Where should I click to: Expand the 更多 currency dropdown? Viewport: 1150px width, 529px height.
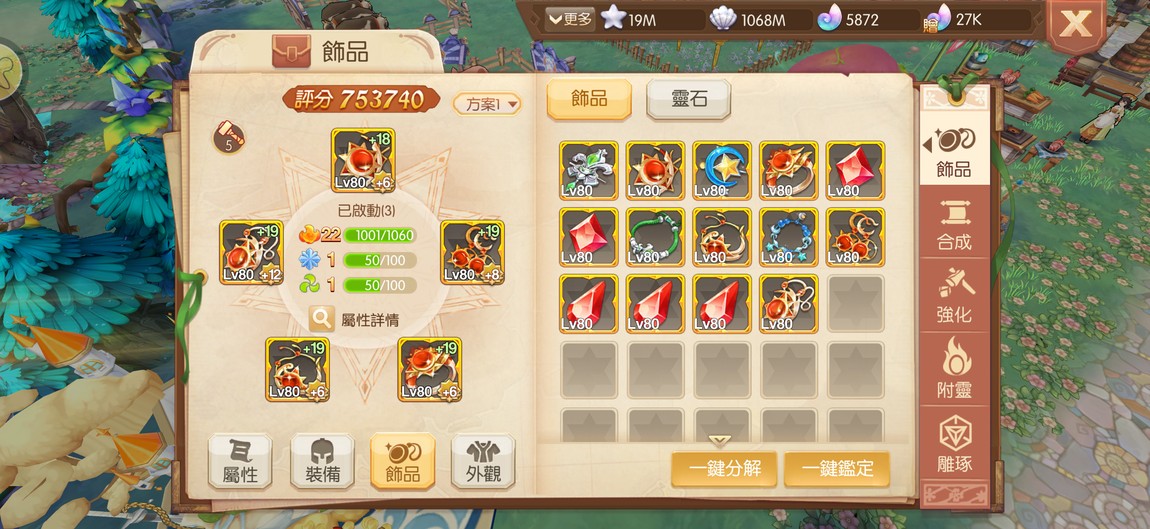(x=570, y=18)
